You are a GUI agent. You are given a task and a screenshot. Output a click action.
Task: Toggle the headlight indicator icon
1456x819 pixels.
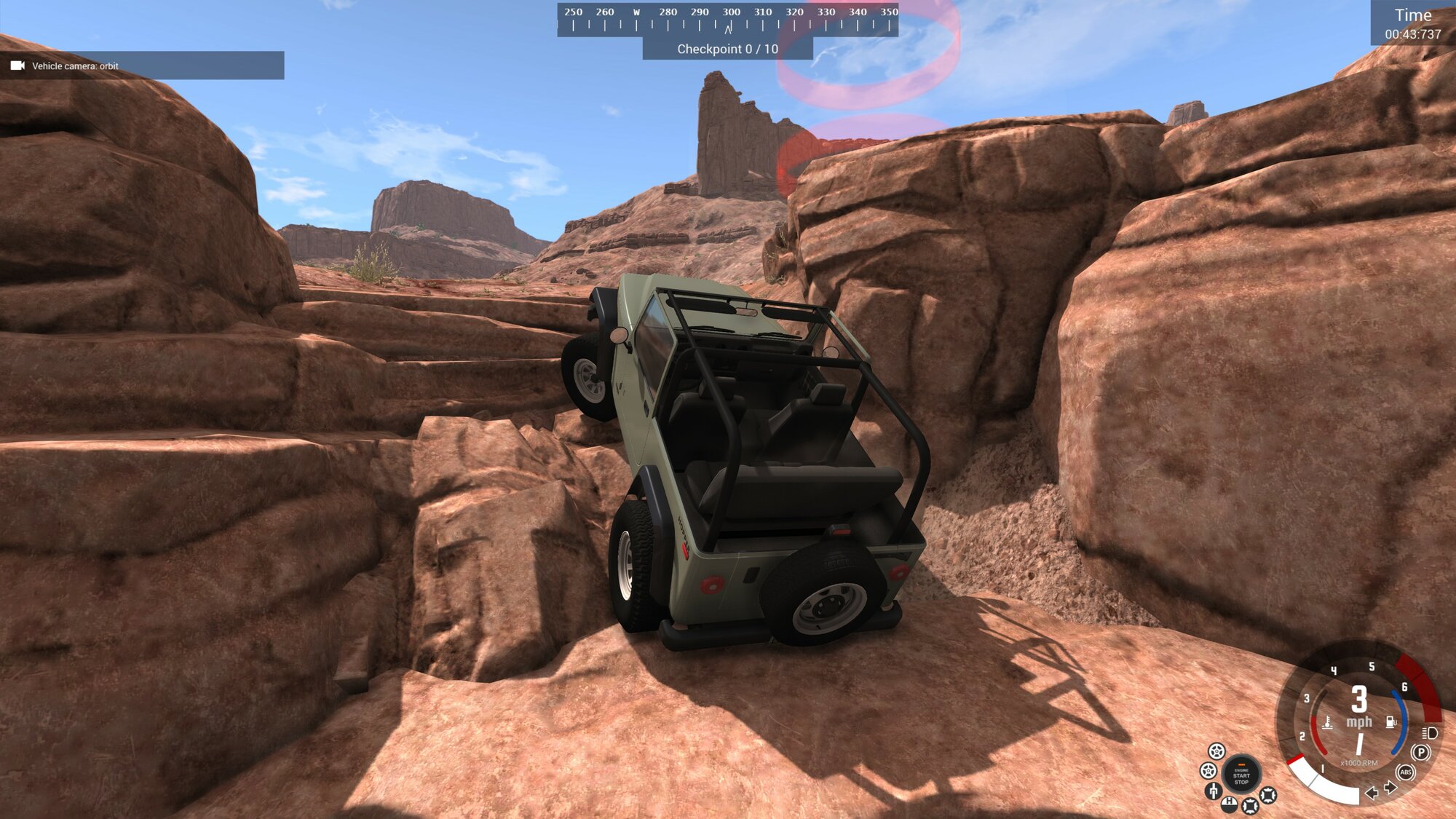click(x=1430, y=733)
